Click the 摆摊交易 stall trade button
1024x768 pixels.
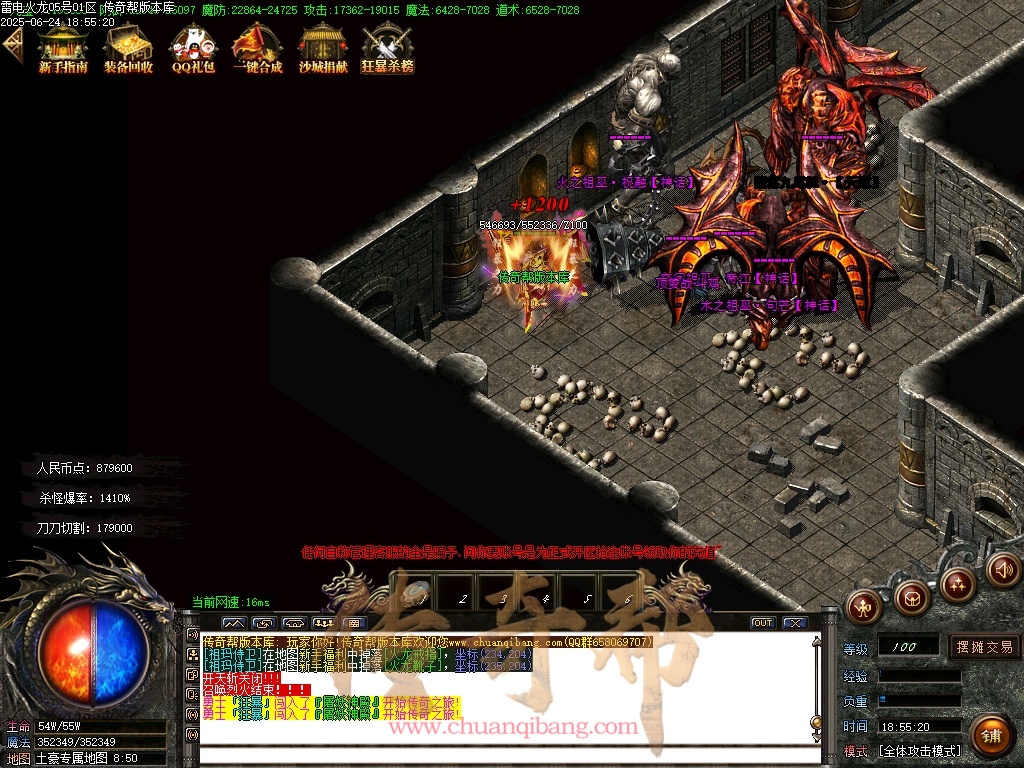pyautogui.click(x=984, y=647)
